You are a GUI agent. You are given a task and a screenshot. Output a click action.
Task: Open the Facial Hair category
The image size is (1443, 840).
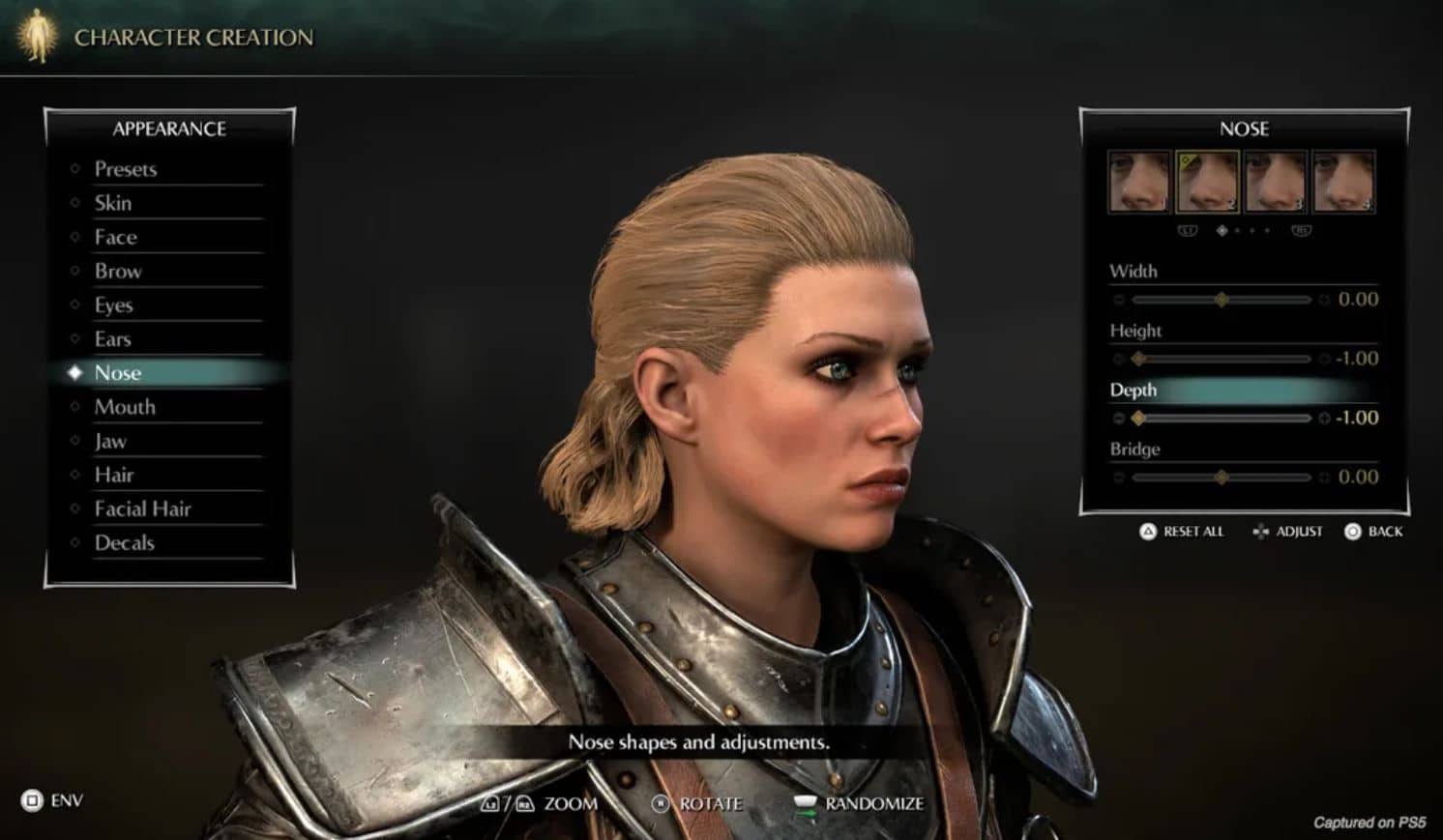(143, 508)
